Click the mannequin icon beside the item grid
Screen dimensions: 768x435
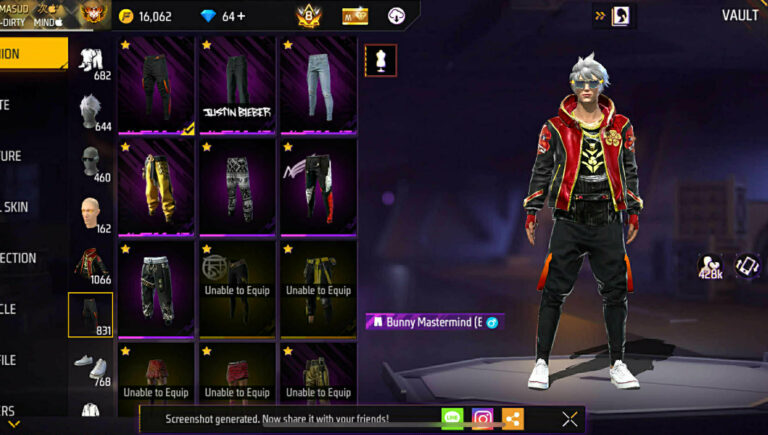[381, 60]
